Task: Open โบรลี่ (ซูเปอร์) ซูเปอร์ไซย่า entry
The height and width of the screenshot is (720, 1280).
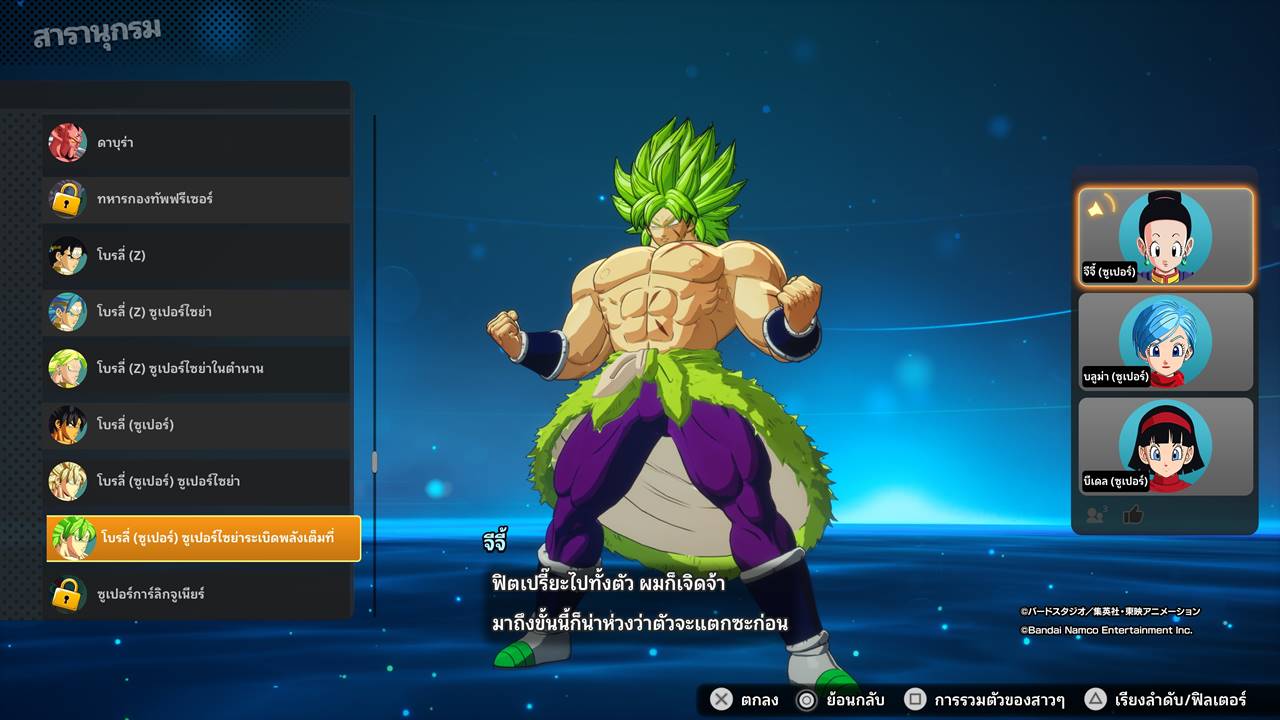Action: 197,481
